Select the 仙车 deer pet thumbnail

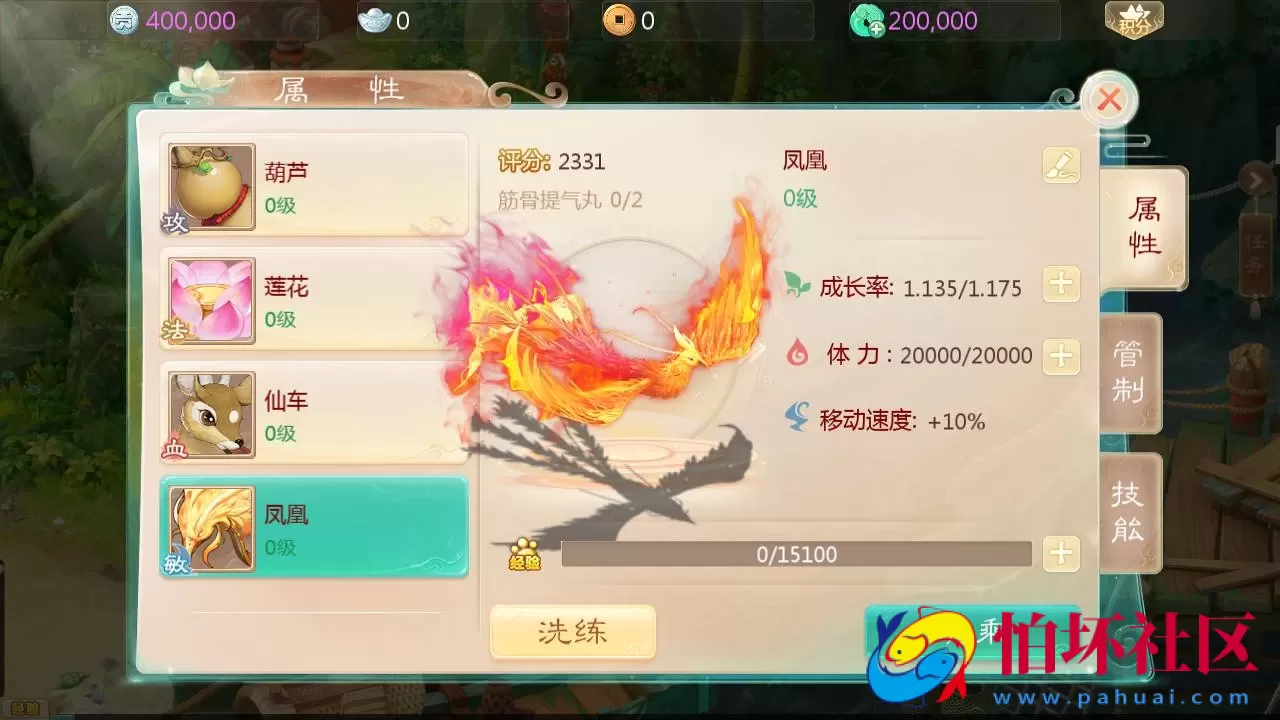[x=209, y=413]
